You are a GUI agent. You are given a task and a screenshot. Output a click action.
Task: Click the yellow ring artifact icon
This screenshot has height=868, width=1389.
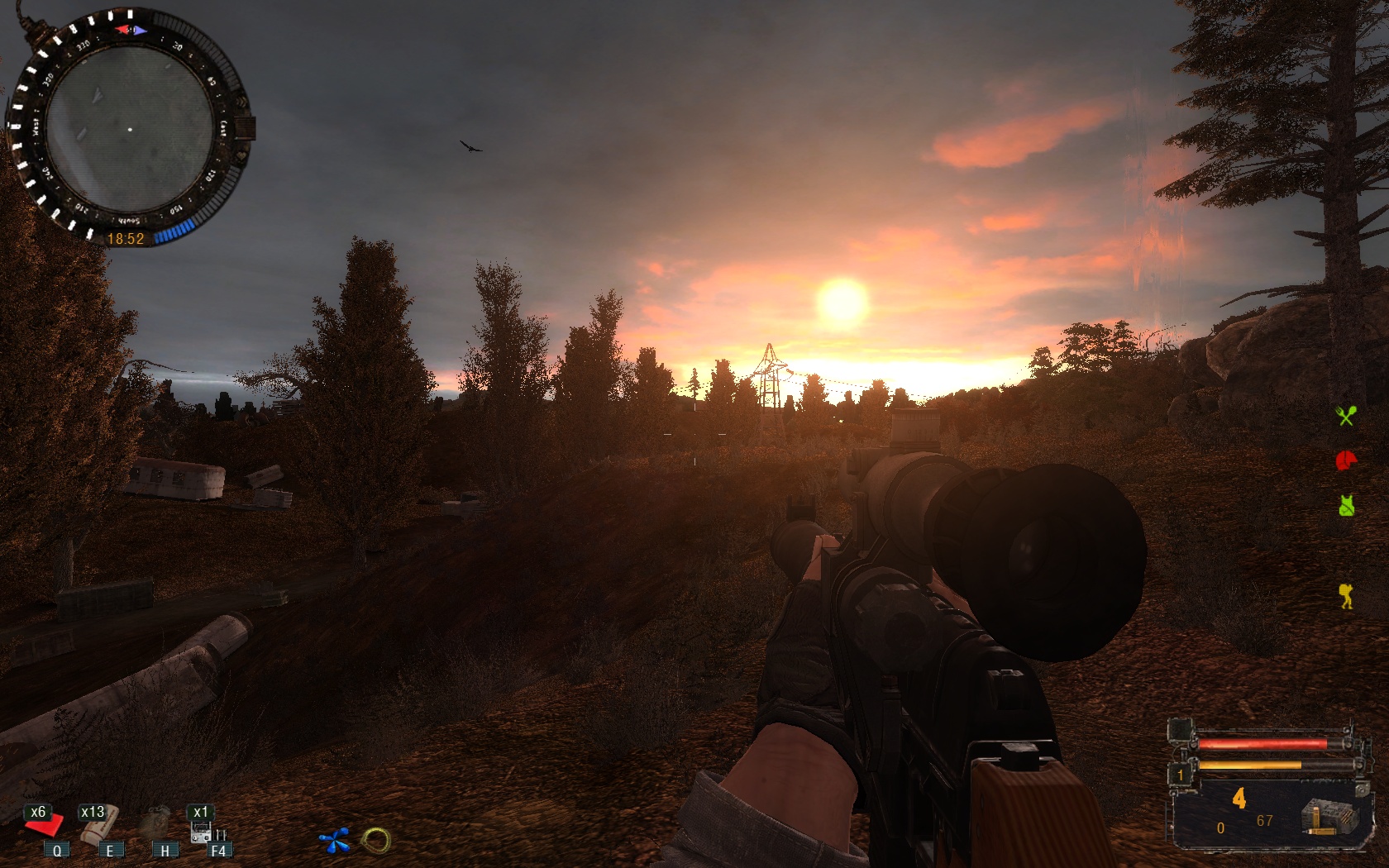click(375, 841)
